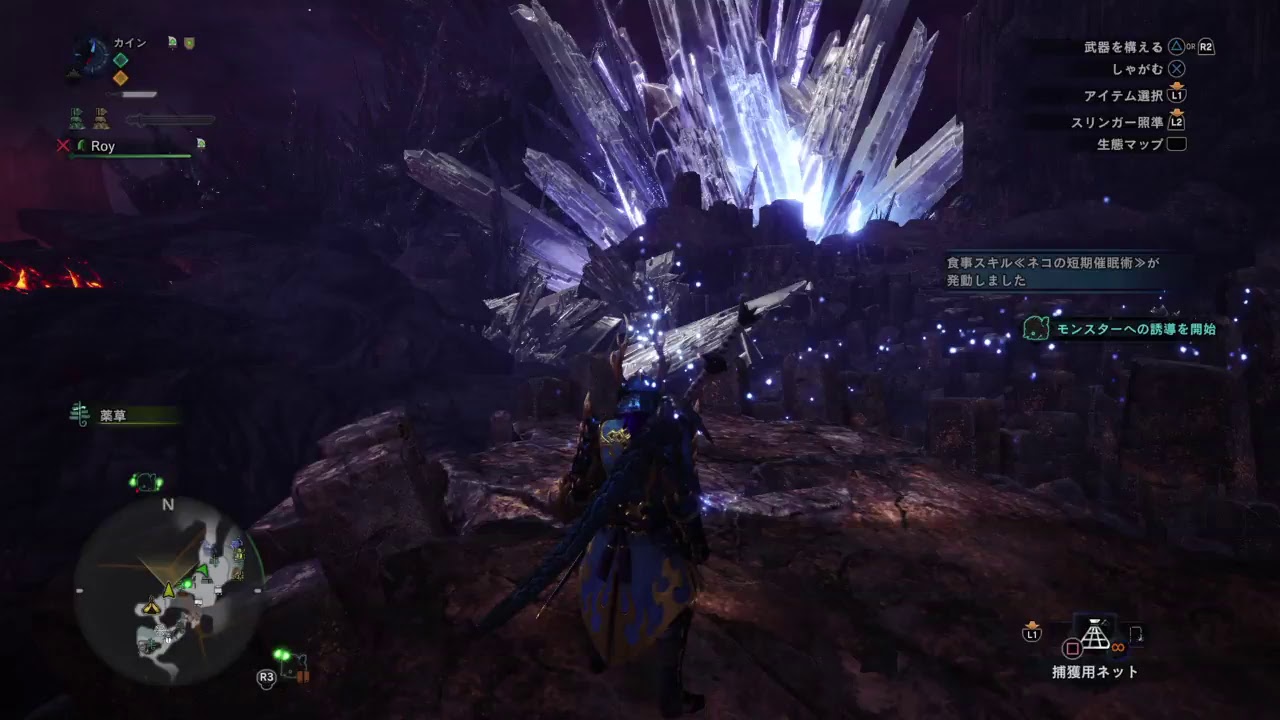Click the Palico face icon beside Roy

point(82,146)
